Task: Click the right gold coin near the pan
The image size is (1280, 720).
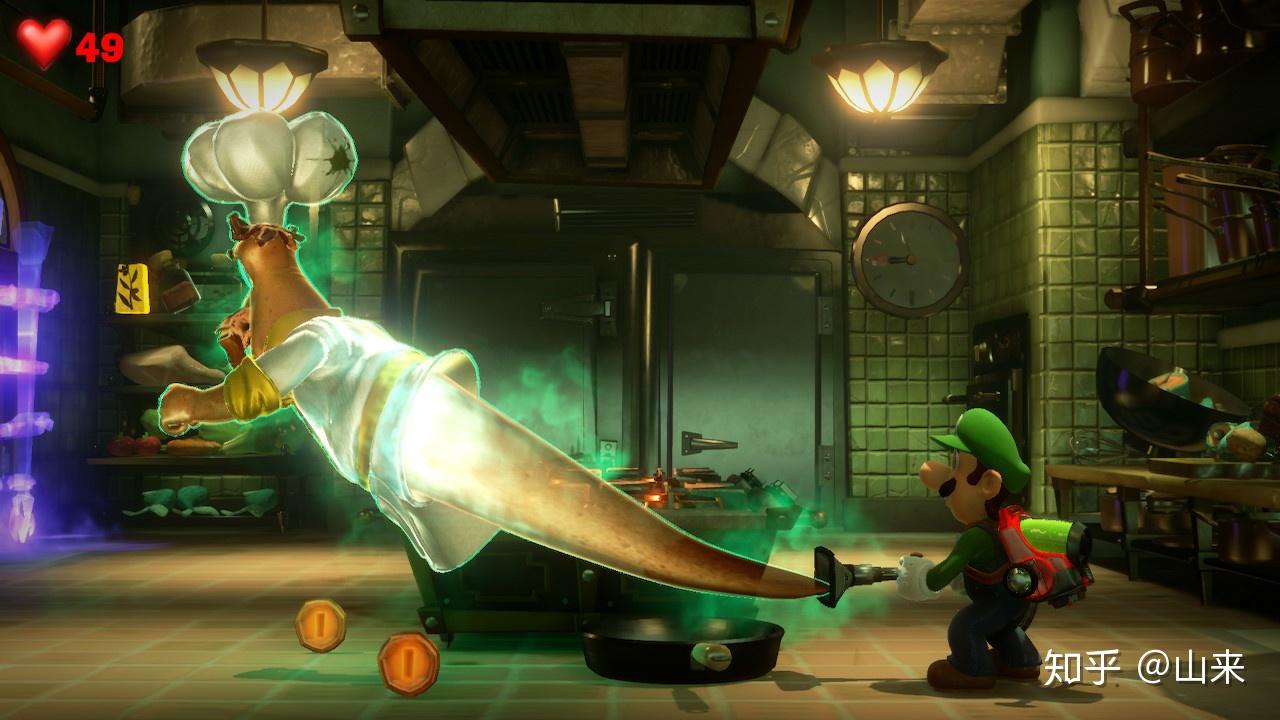Action: click(x=407, y=662)
